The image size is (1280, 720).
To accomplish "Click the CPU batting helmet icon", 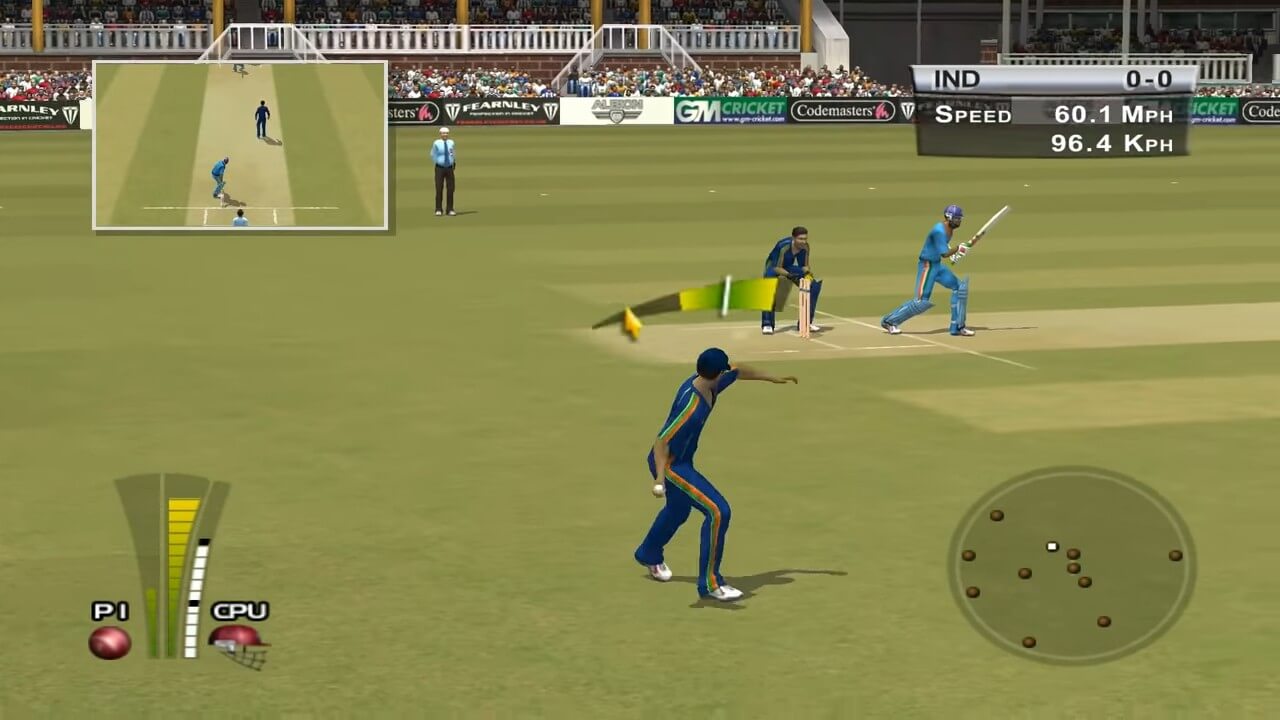I will [x=239, y=643].
